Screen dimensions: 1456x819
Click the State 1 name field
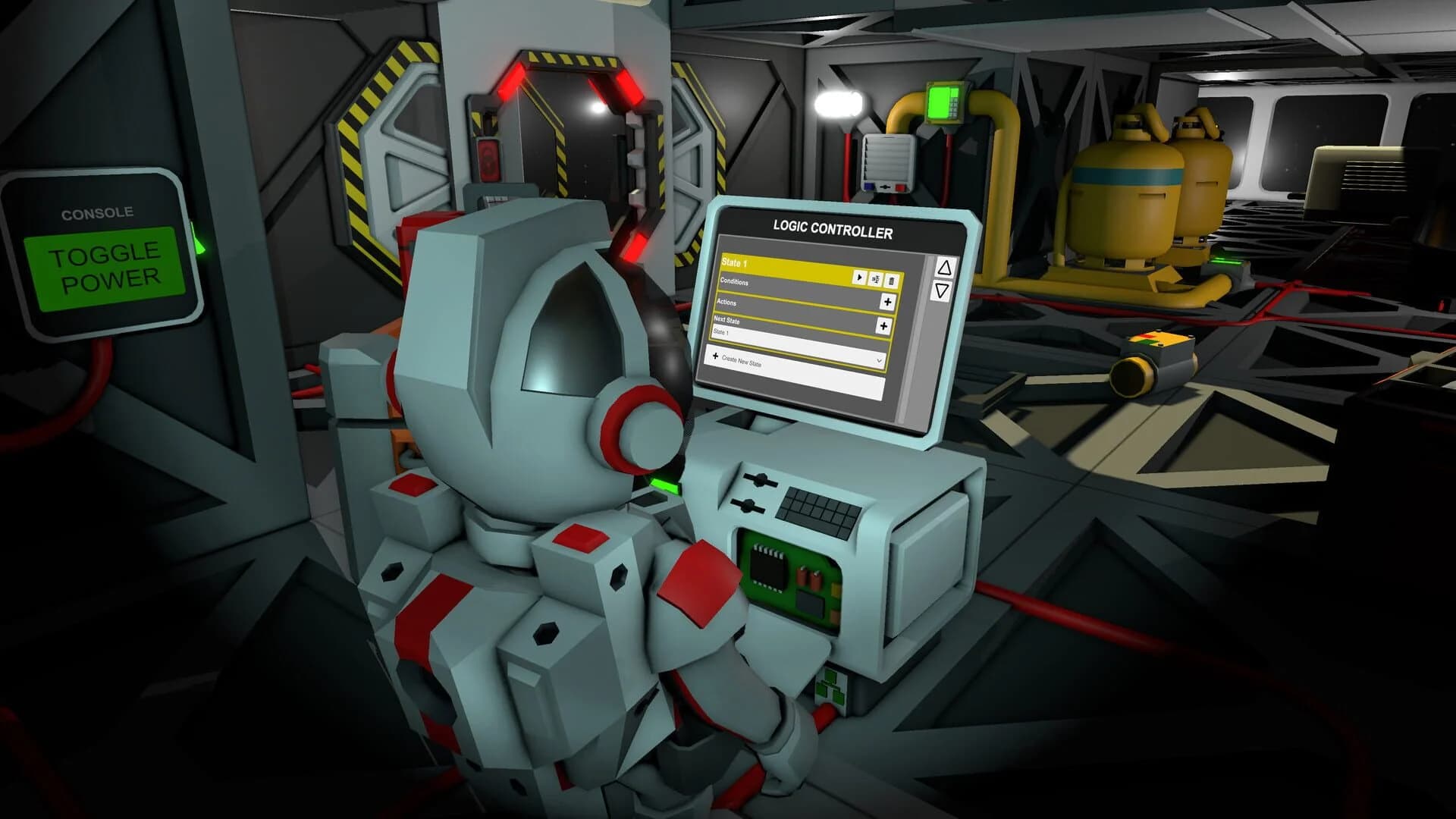[721, 332]
